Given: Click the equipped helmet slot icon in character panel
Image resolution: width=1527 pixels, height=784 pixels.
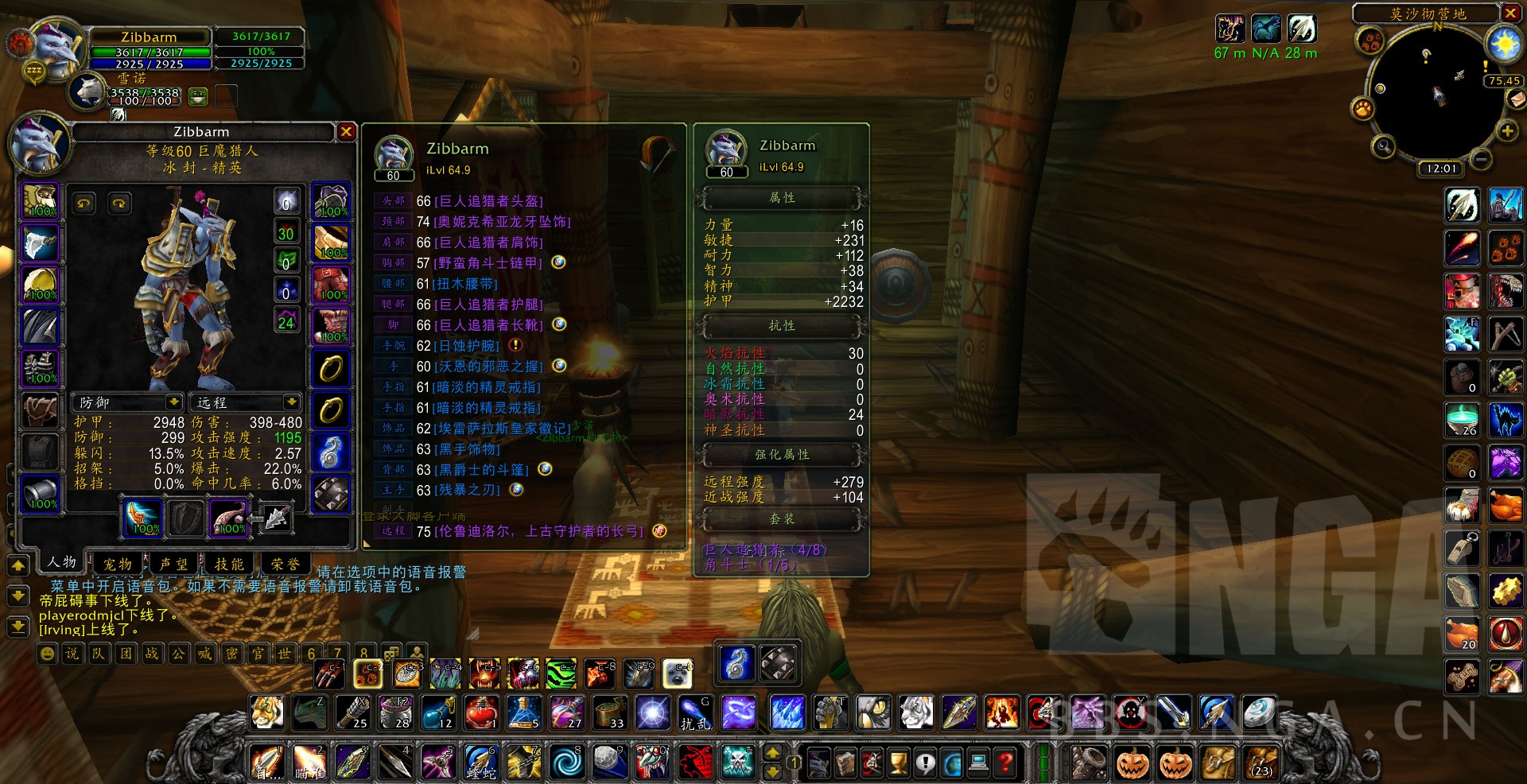Looking at the screenshot, I should point(41,201).
